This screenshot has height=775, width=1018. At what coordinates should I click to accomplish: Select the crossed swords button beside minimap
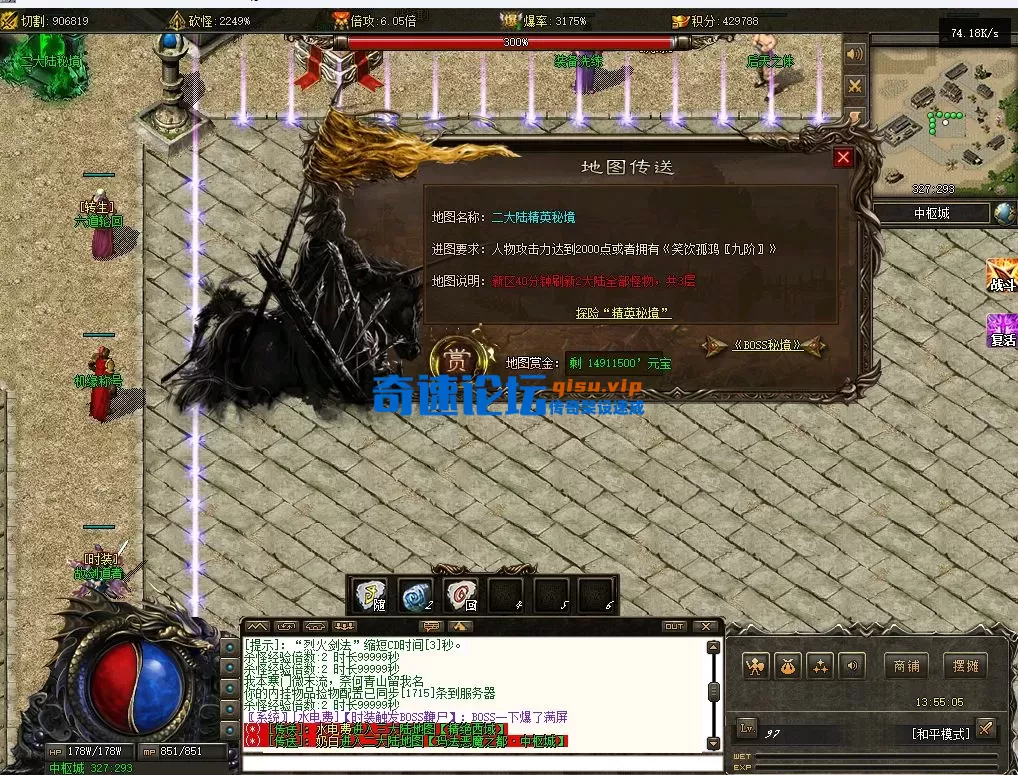(855, 86)
